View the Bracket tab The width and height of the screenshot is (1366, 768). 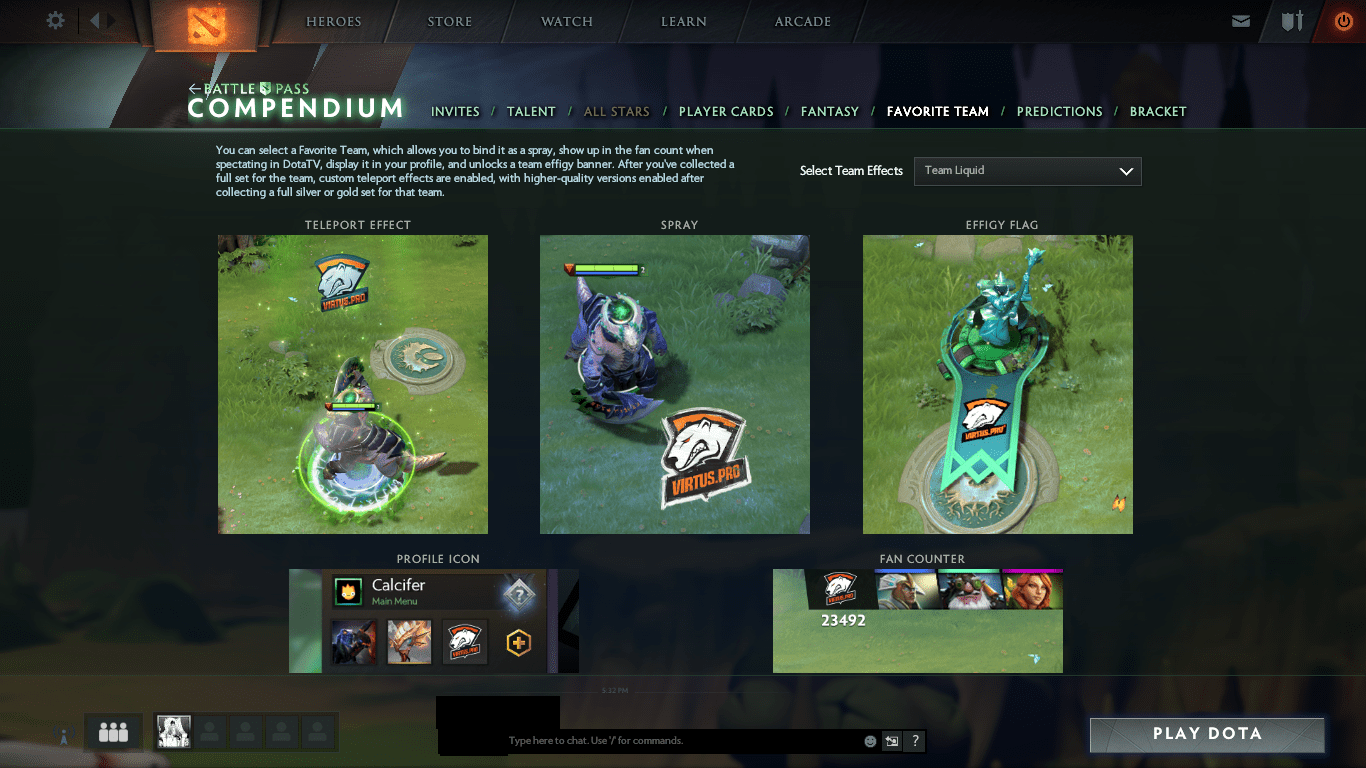point(1158,112)
